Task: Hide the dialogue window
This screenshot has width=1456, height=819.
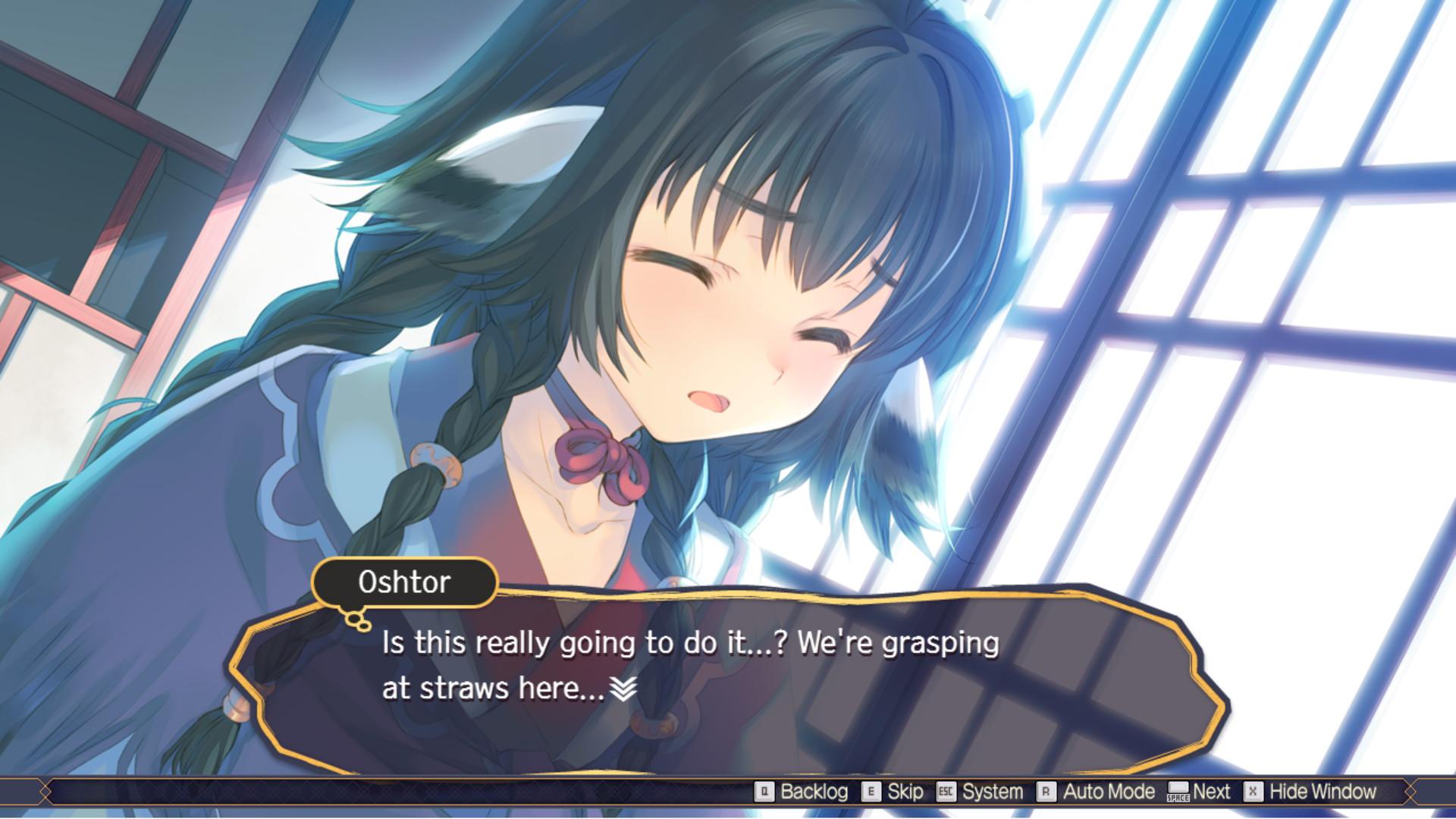Action: pos(1324,792)
